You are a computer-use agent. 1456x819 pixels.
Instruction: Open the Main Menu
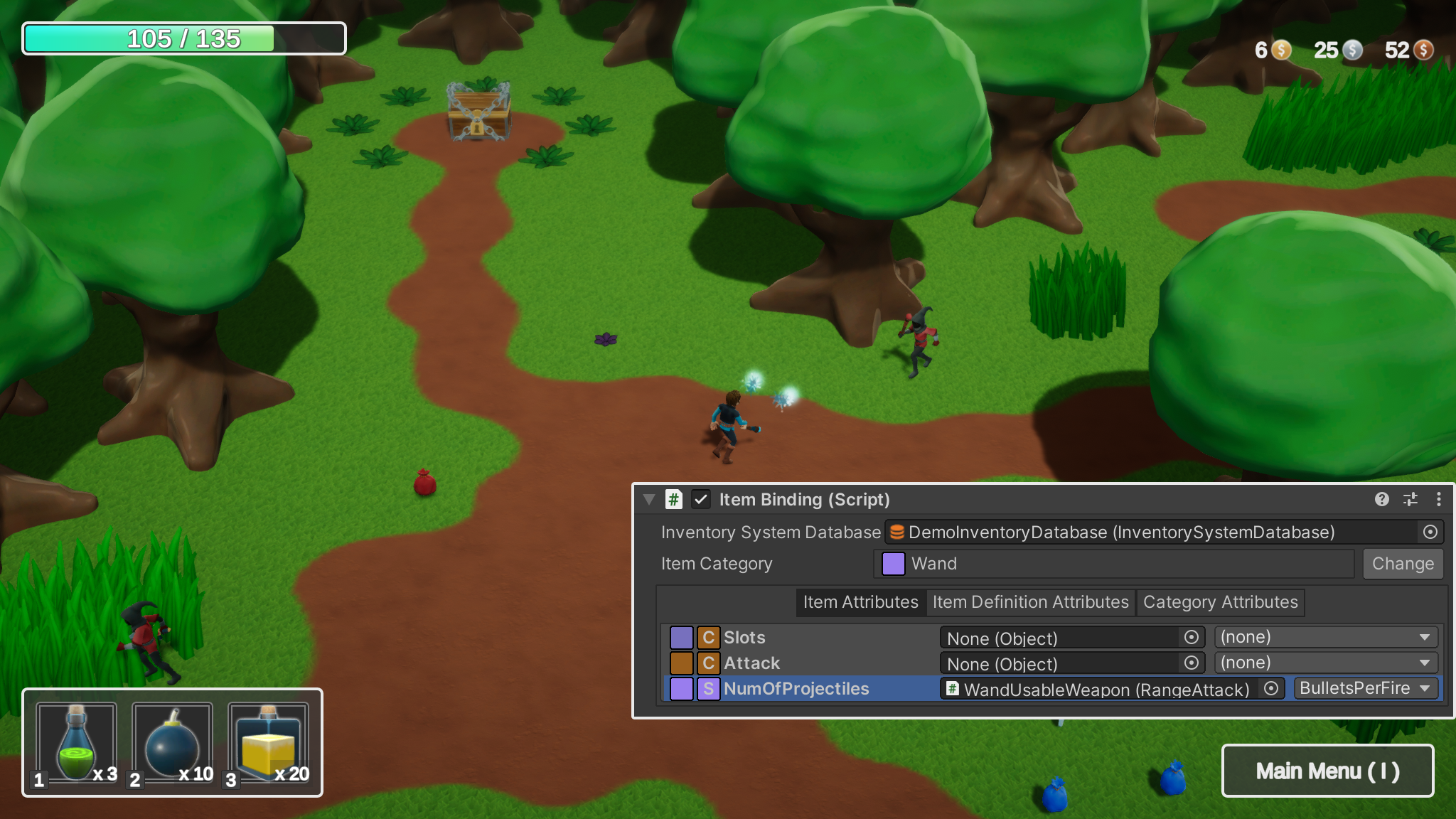pos(1327,771)
